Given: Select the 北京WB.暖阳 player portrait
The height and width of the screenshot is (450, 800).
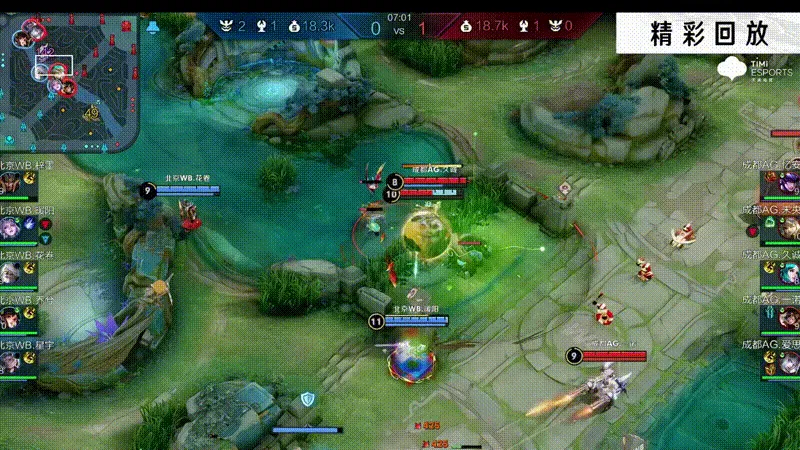Looking at the screenshot, I should point(12,229).
